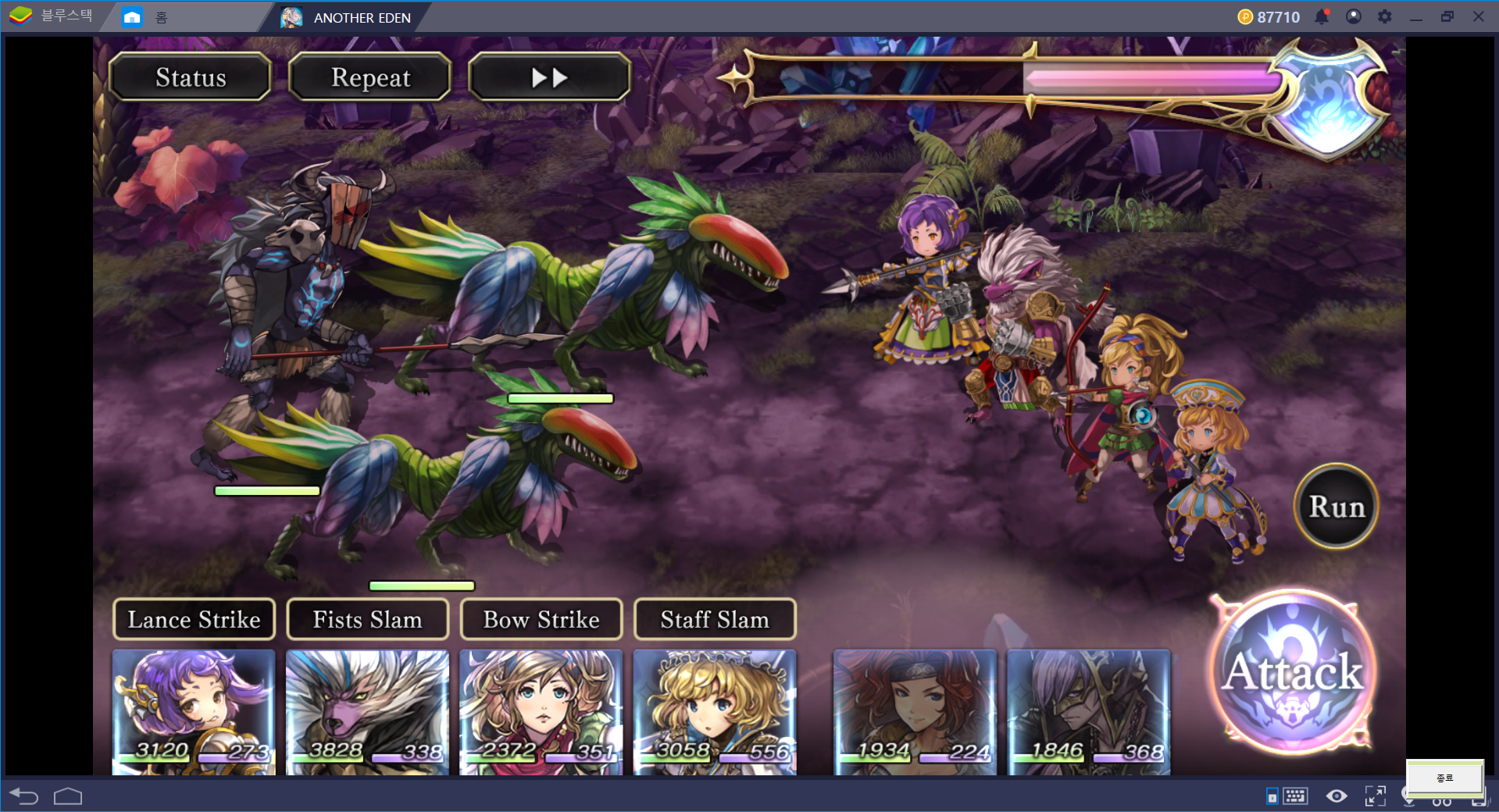Go back with the Android back arrow

pos(24,796)
